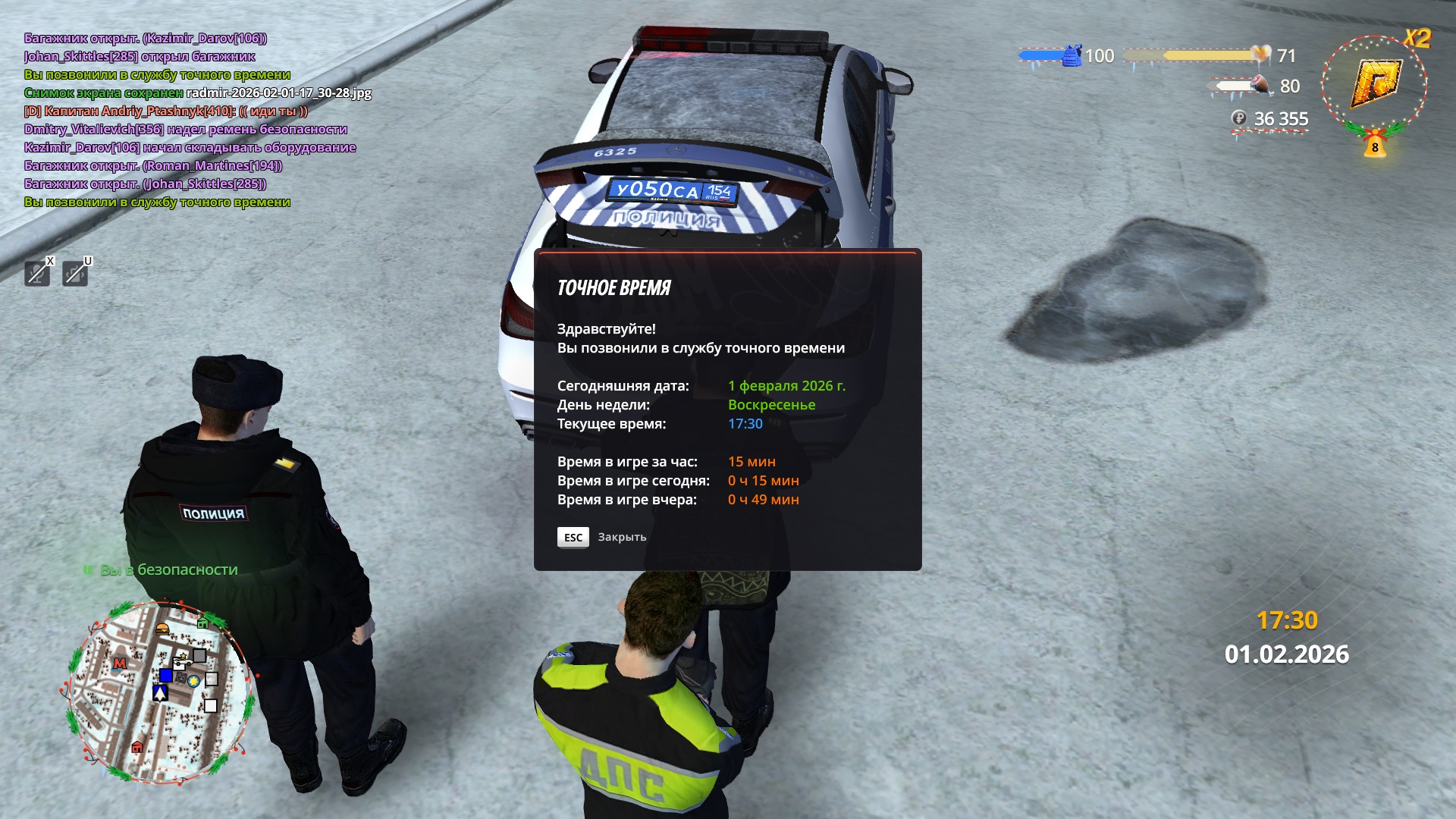
Task: Toggle the microphone icon marked X
Action: click(x=37, y=273)
